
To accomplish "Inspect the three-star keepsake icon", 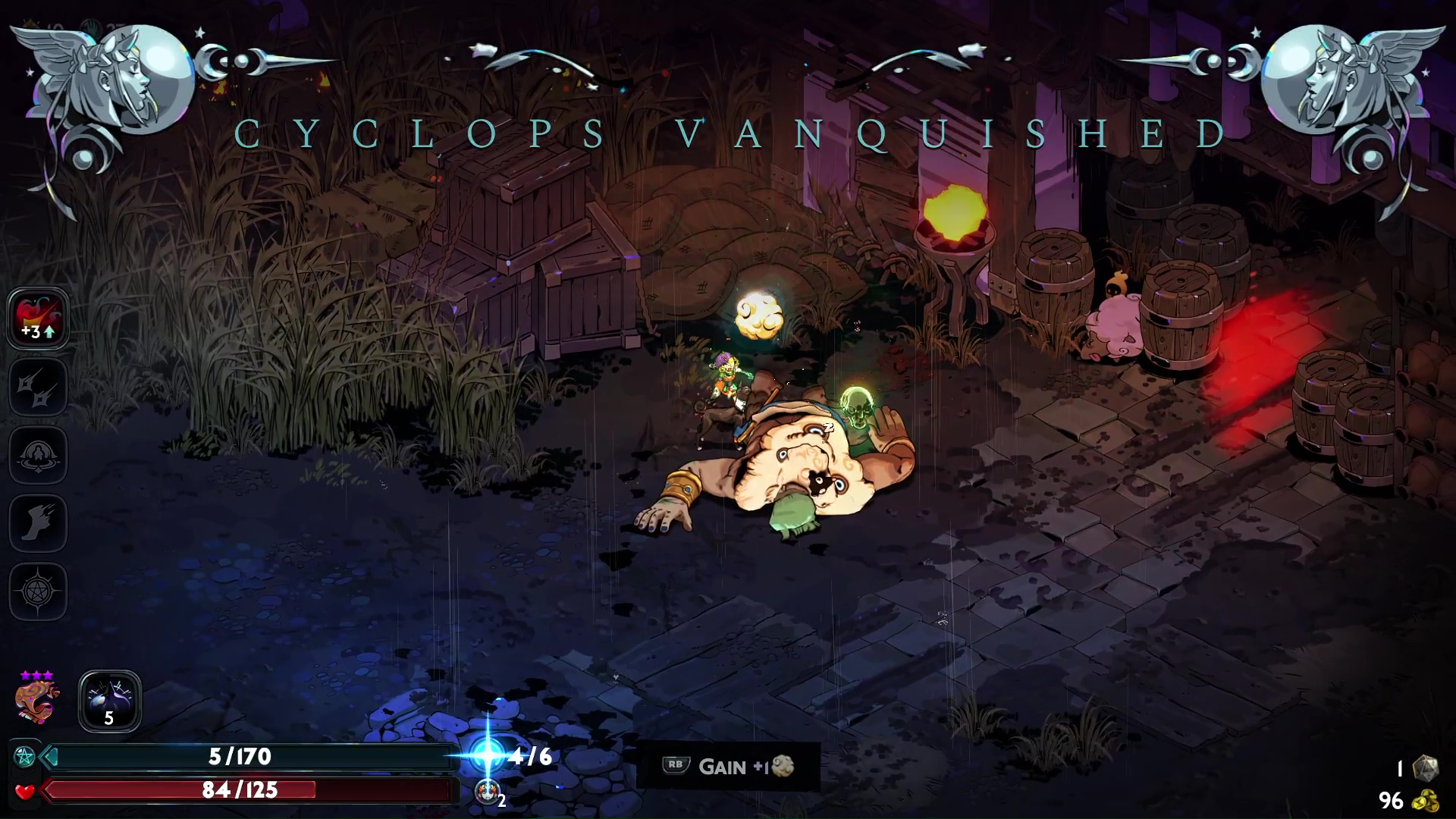I will 36,699.
